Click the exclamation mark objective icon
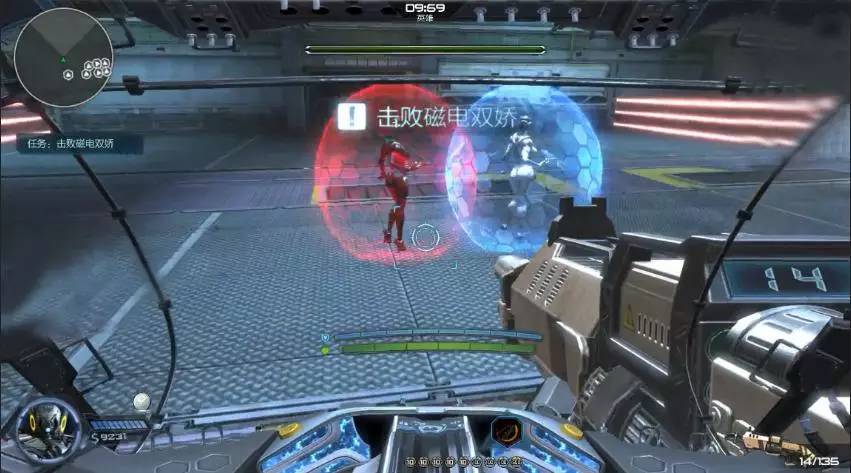851x473 pixels. 351,117
